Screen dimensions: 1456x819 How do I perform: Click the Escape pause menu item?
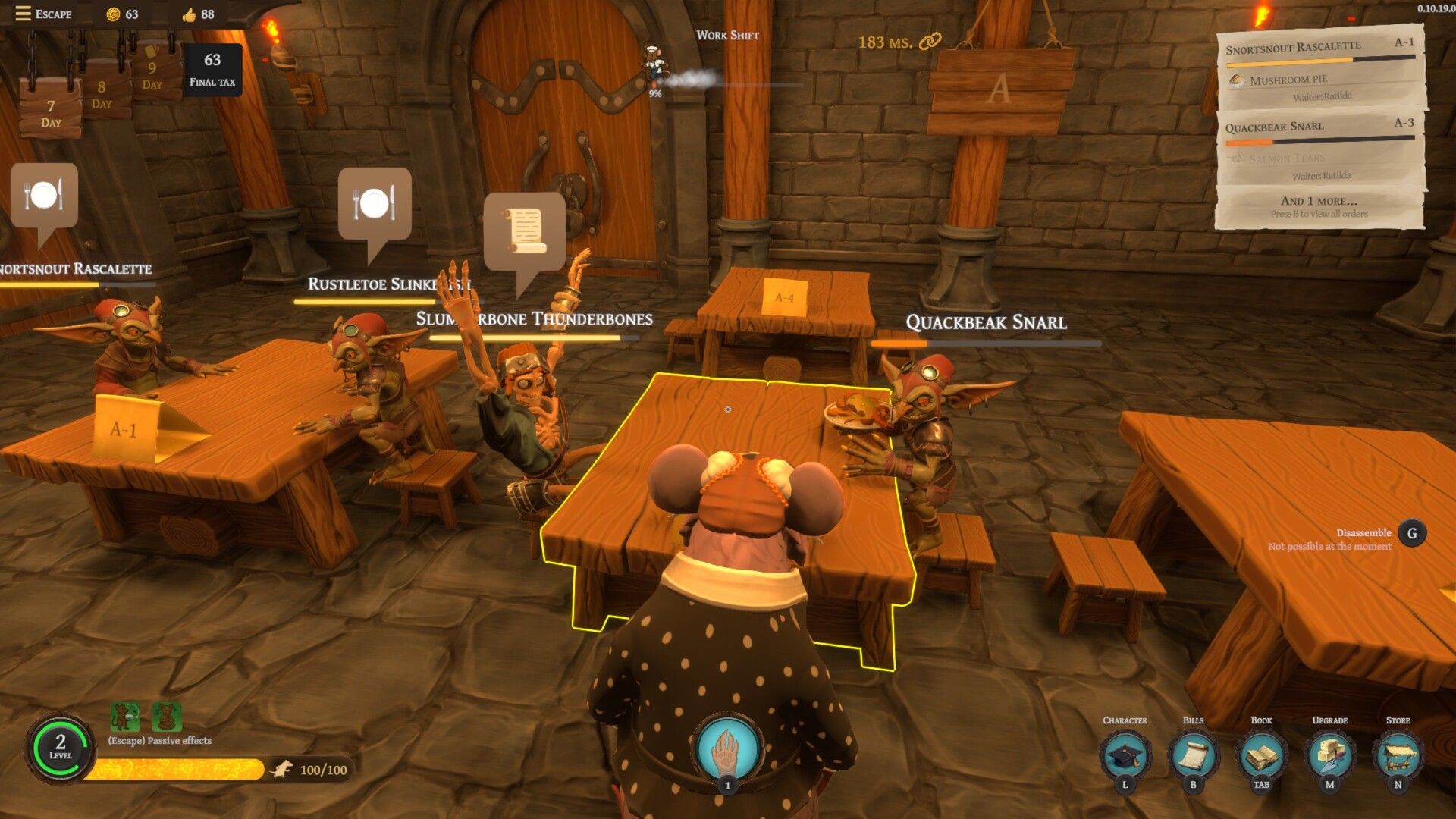[x=53, y=14]
